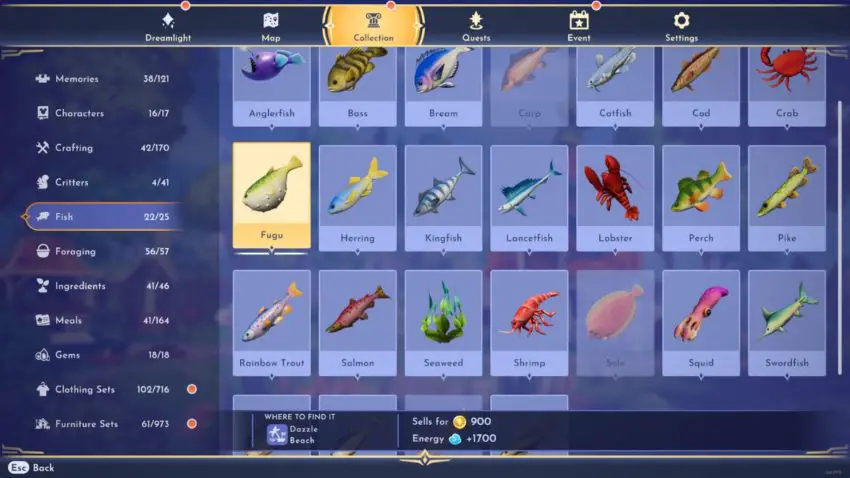Open the Clothing Sets category
Viewport: 850px width, 478px height.
click(102, 389)
